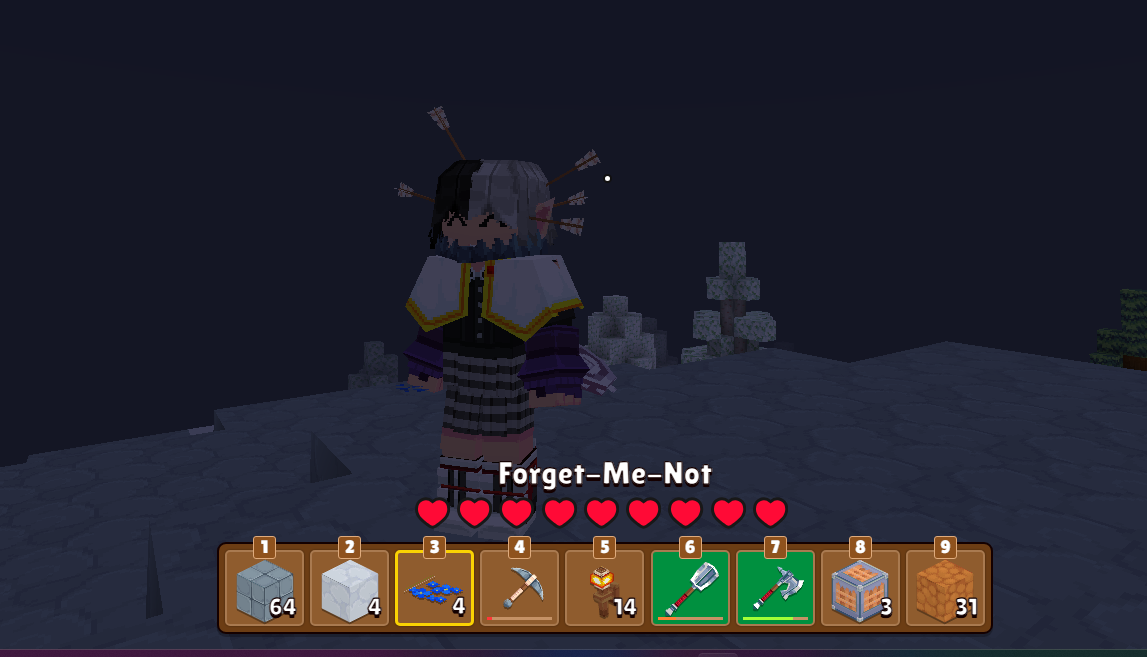Select the metal-framed crate slot
The image size is (1147, 657).
coord(860,589)
